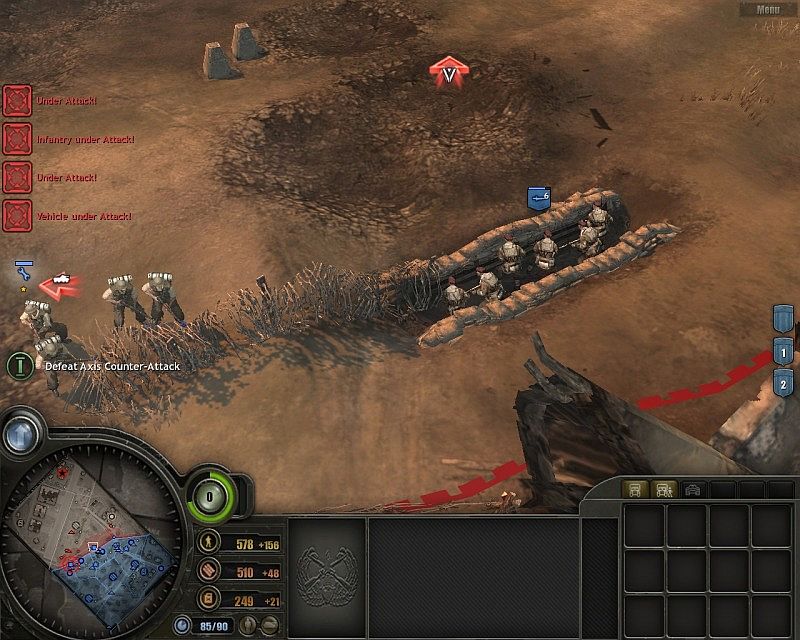
Task: Open the greyed-out car tab
Action: click(692, 489)
